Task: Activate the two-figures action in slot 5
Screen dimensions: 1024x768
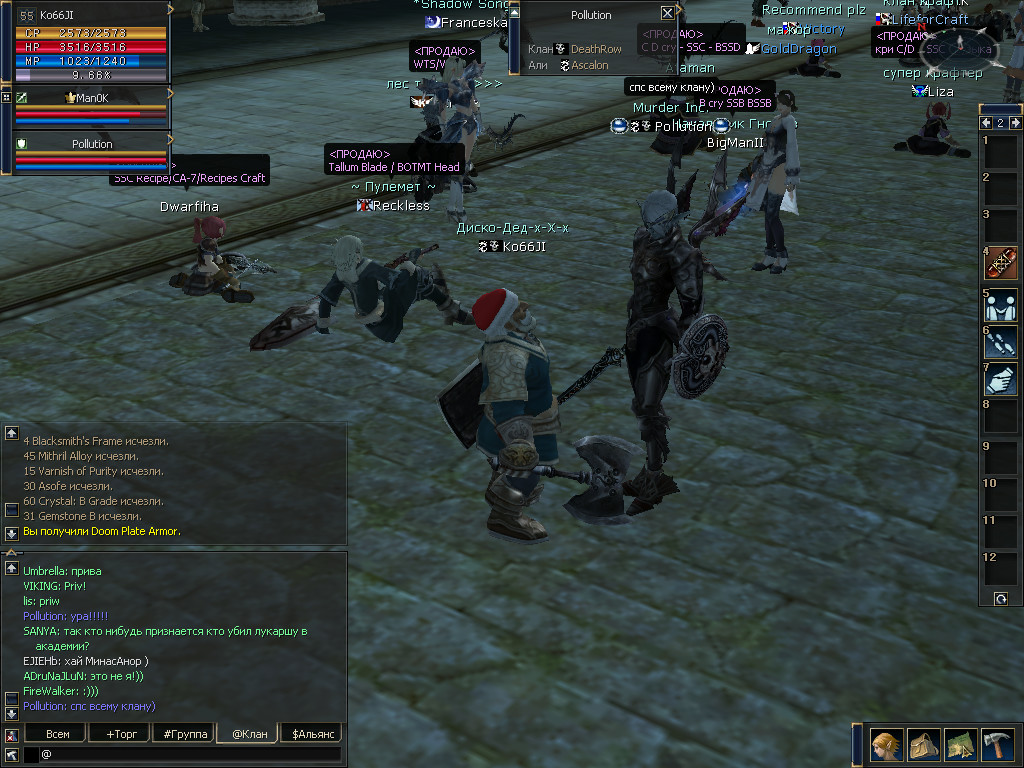Action: coord(1001,304)
